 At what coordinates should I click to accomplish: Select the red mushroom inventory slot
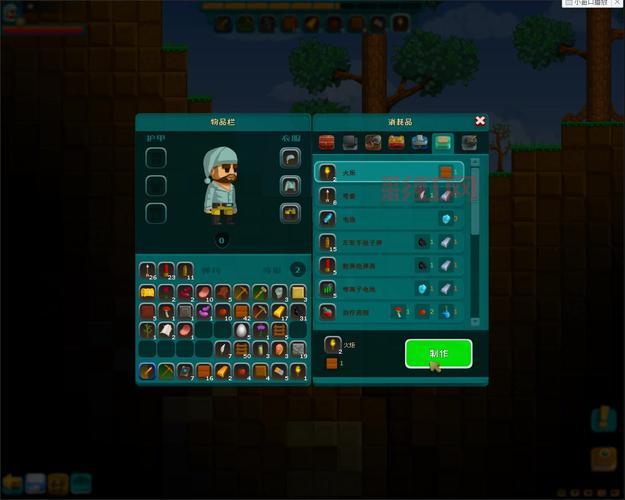coord(166,311)
